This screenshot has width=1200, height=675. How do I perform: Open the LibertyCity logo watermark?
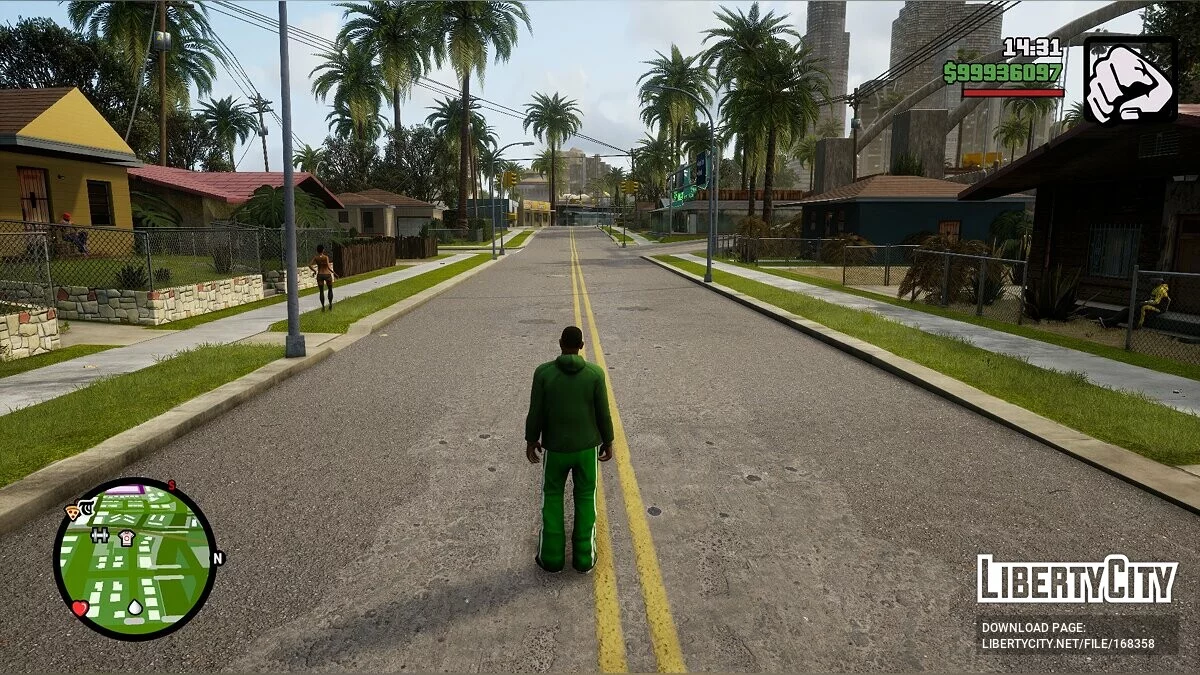[x=1077, y=579]
